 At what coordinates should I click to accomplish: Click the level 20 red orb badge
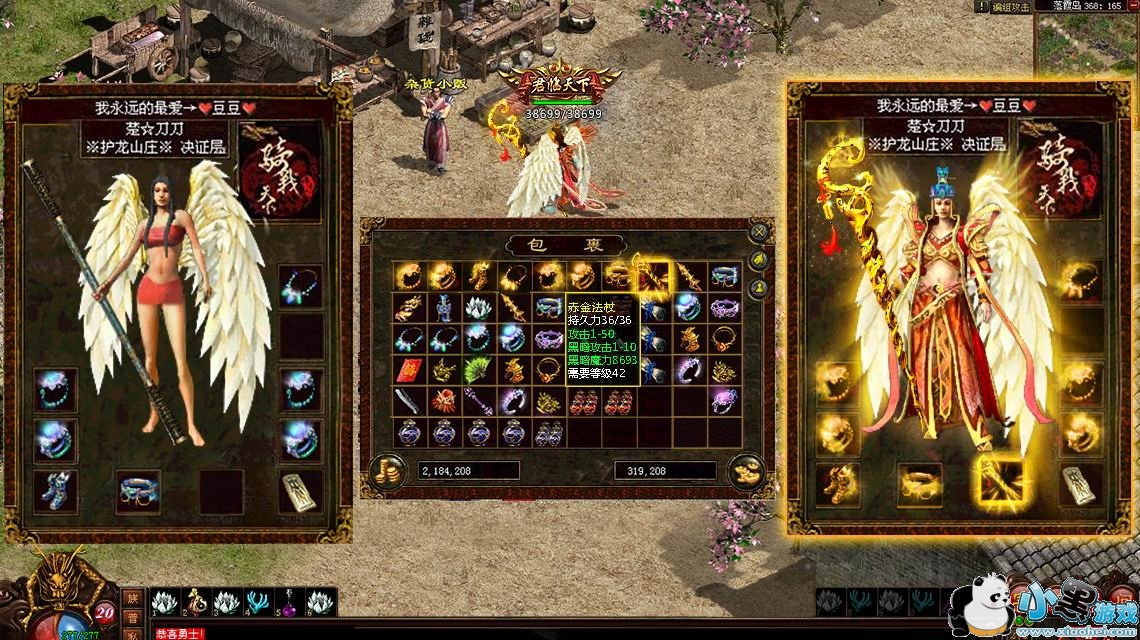coord(106,612)
